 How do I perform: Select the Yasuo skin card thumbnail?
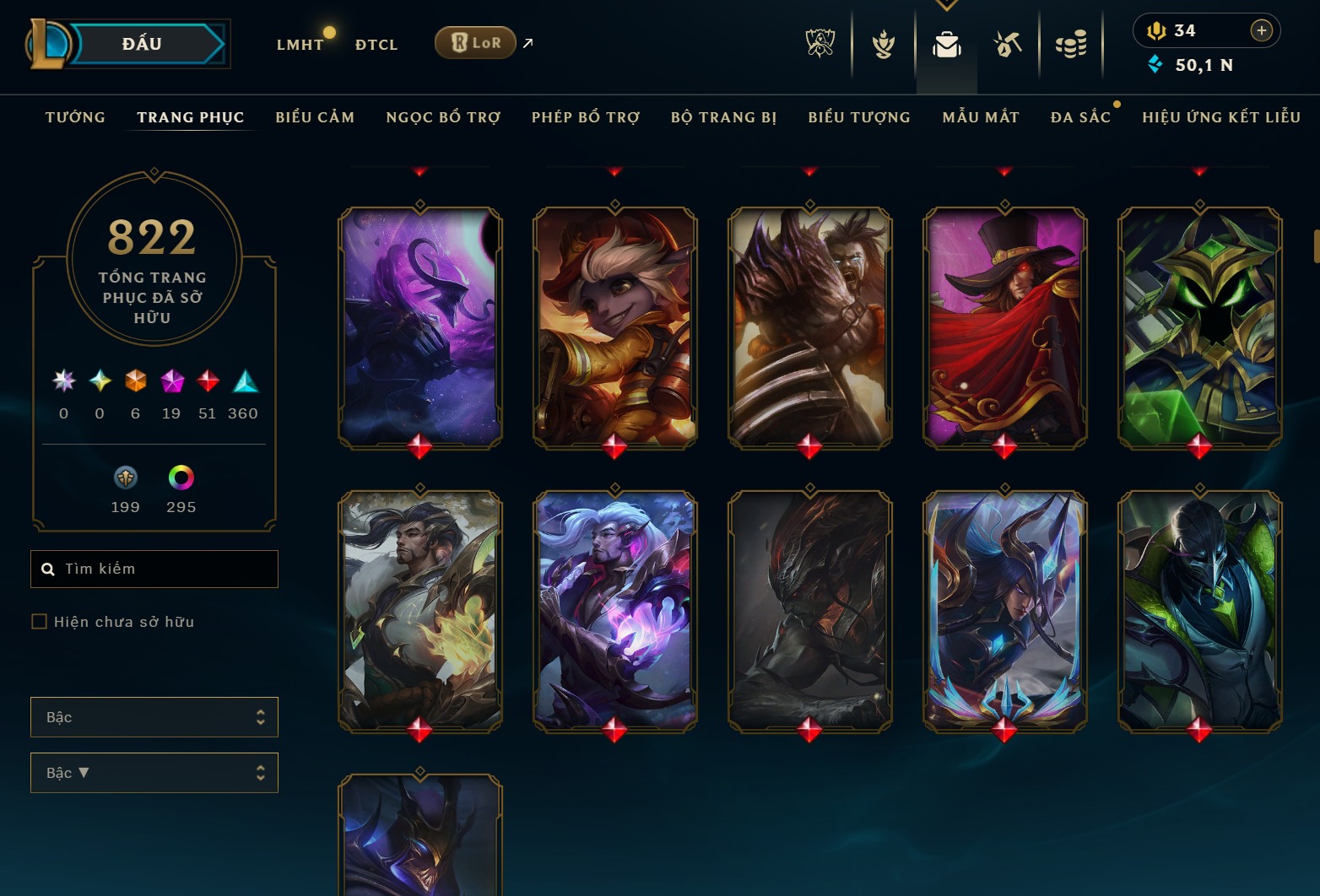419,607
